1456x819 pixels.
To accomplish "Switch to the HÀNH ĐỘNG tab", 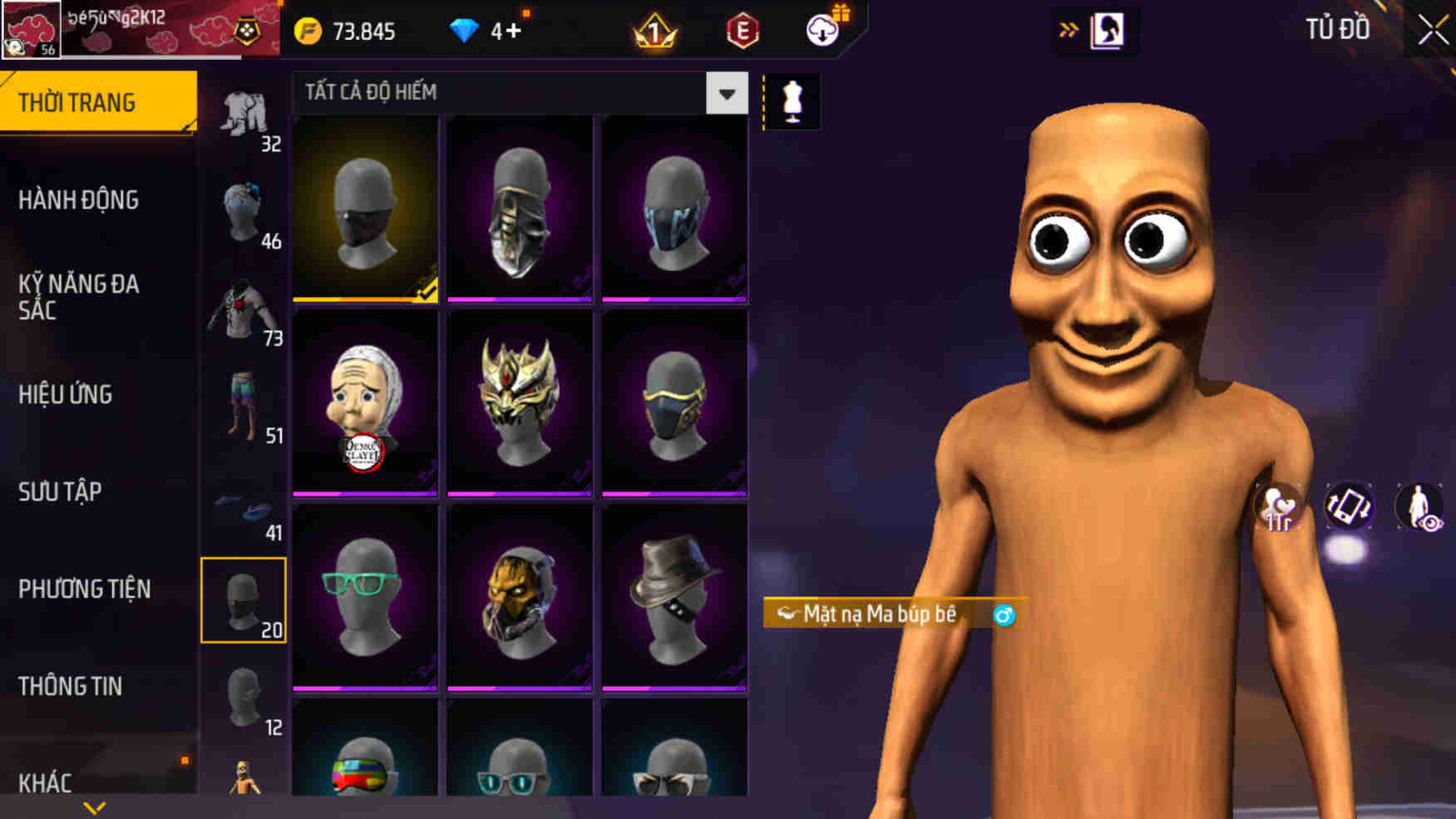I will pyautogui.click(x=80, y=200).
